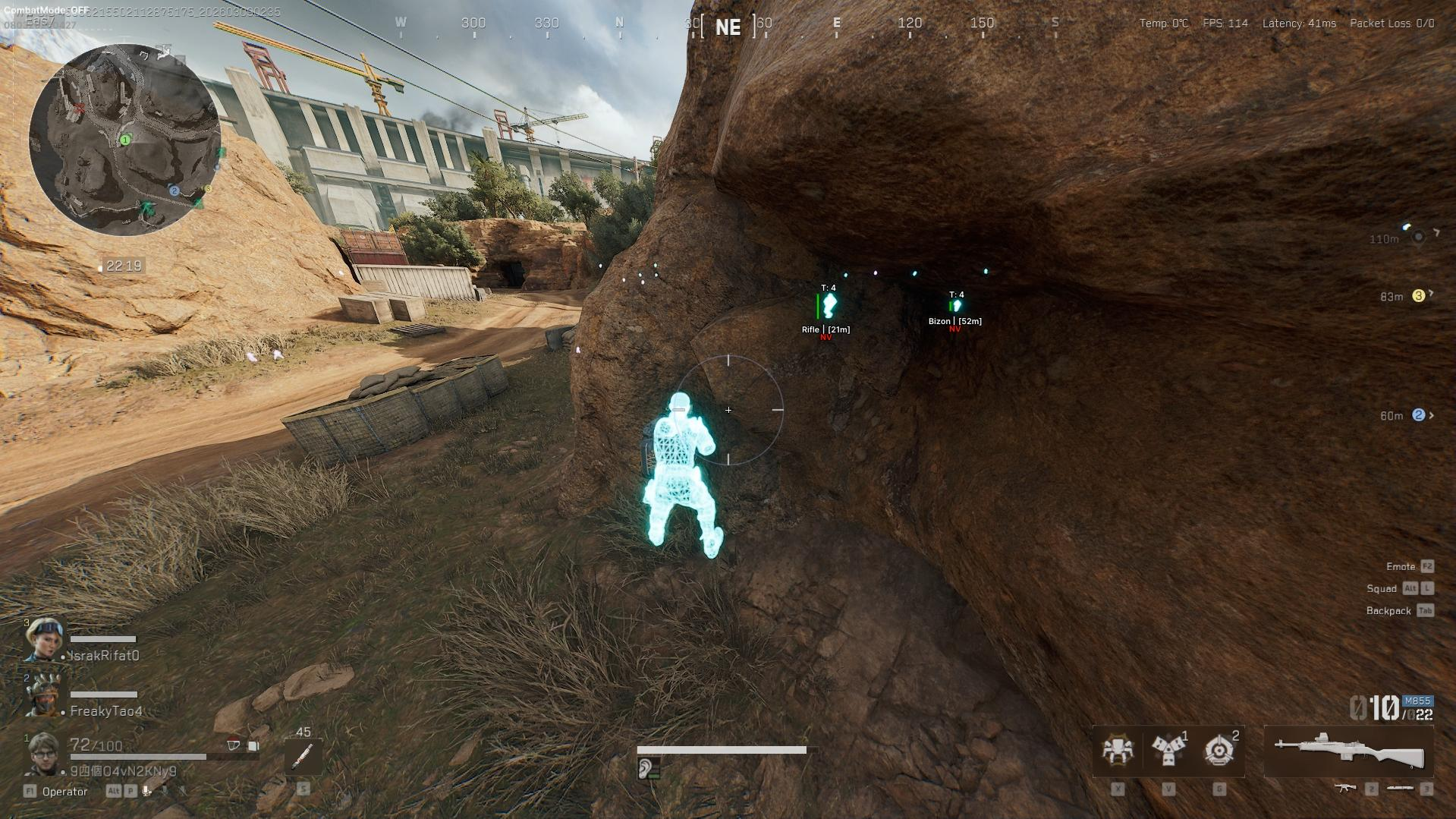This screenshot has height=819, width=1456.
Task: Activate the three-box cluster gadget
Action: click(1168, 749)
